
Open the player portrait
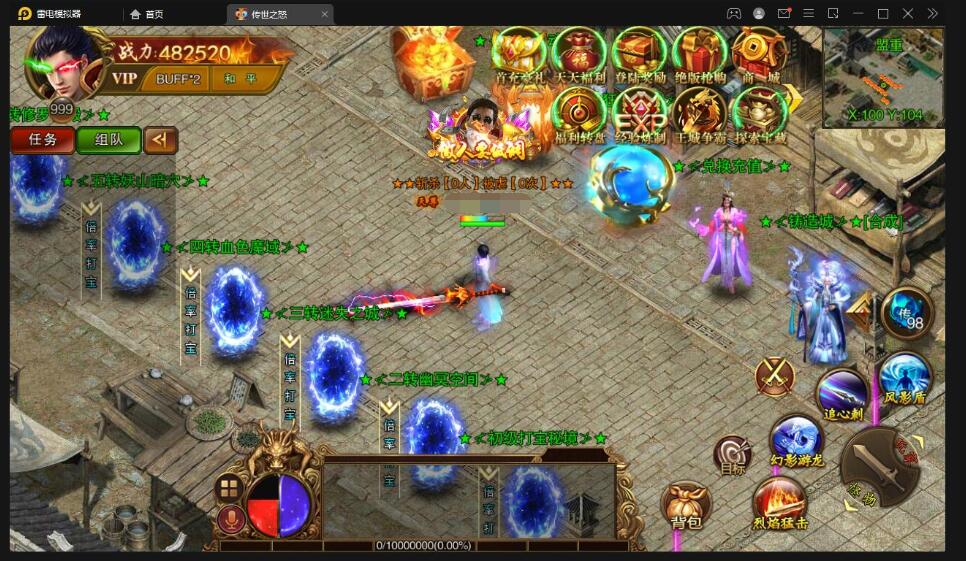click(62, 58)
